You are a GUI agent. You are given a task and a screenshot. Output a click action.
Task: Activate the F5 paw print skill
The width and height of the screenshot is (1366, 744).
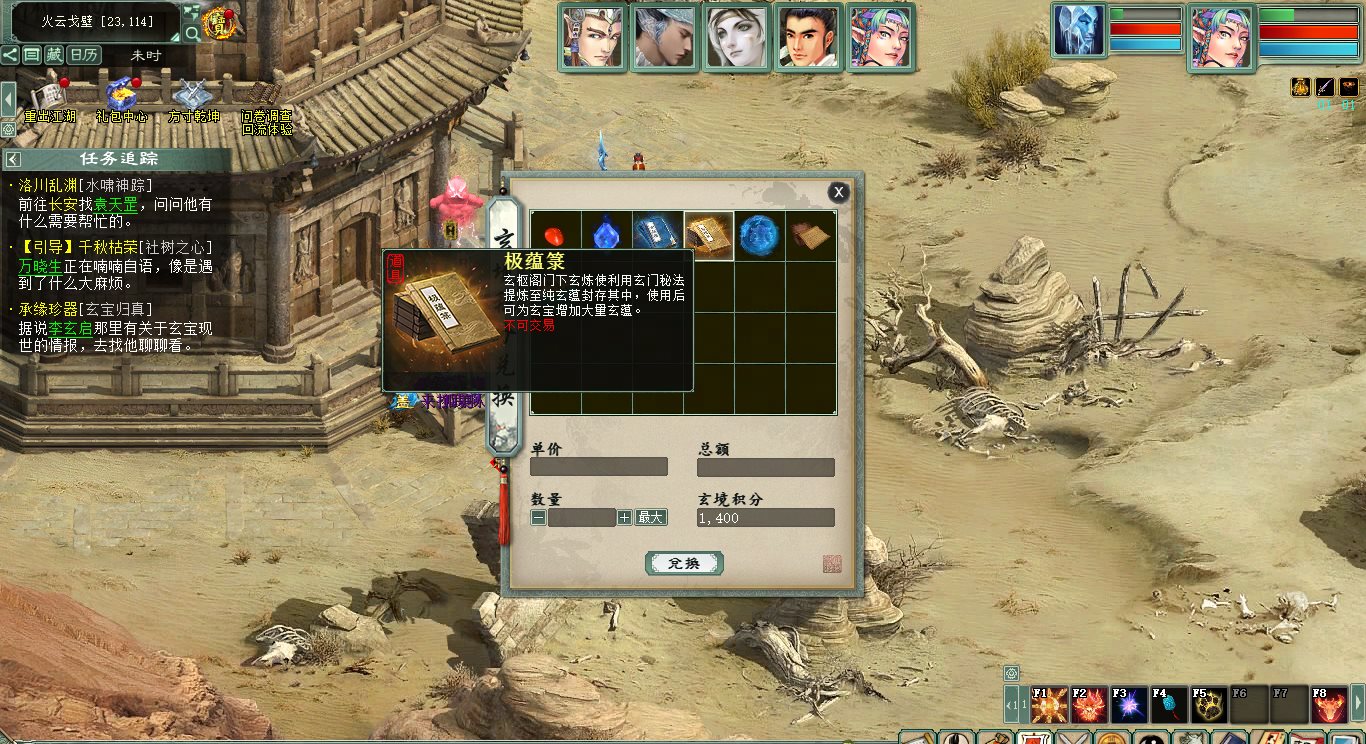pos(1209,706)
